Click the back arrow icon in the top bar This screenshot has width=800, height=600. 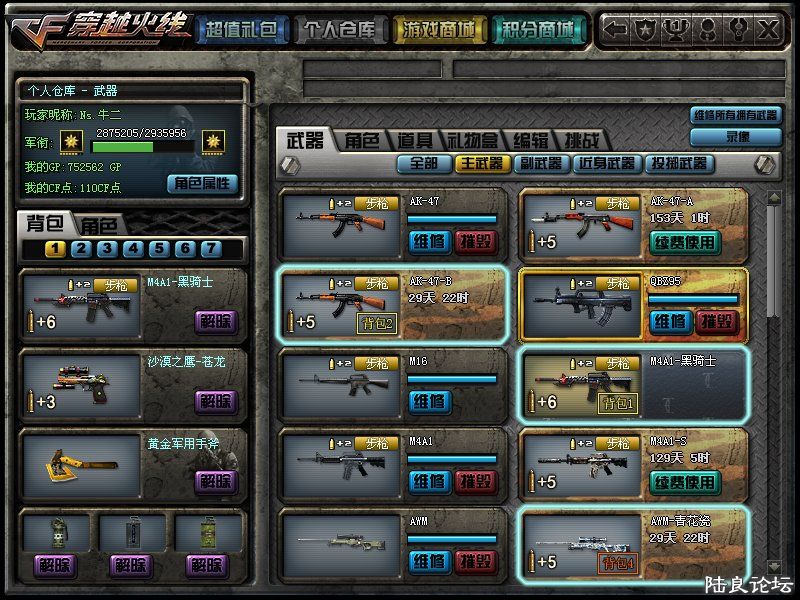tap(617, 29)
